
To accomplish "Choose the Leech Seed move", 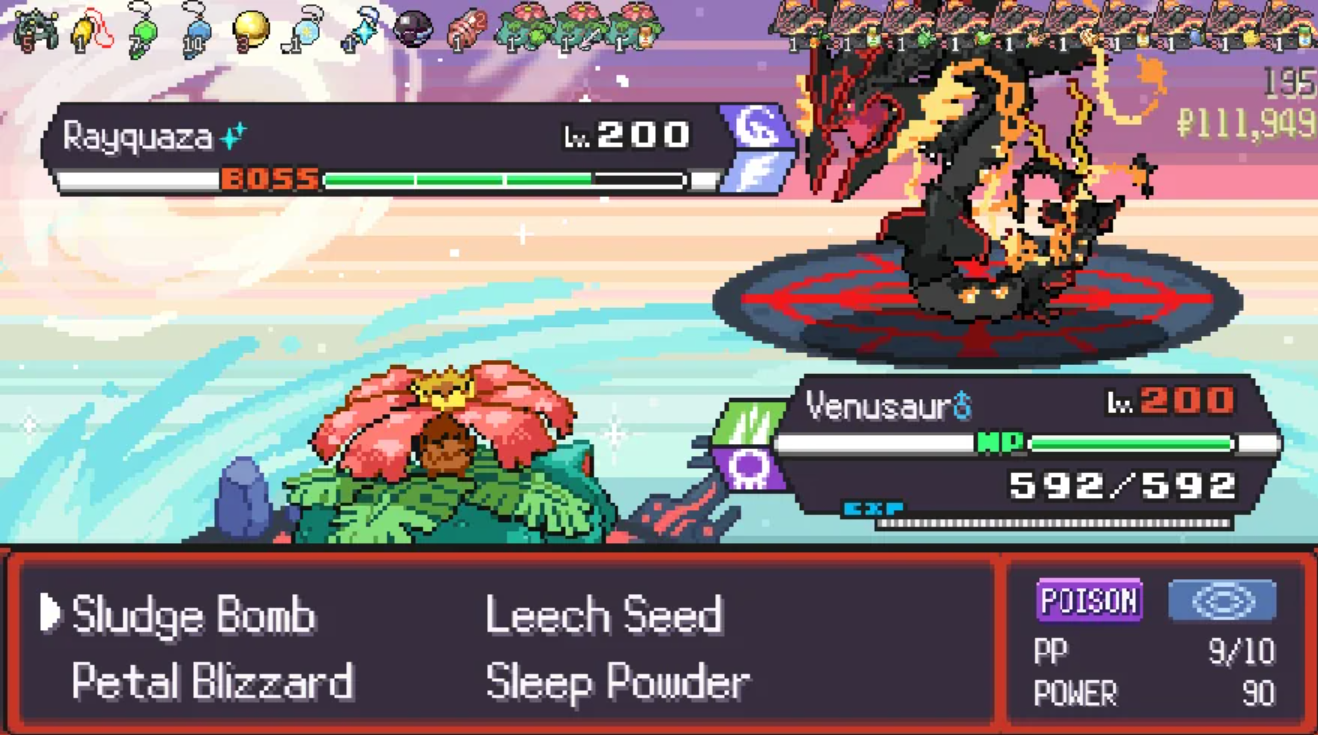I will [604, 615].
